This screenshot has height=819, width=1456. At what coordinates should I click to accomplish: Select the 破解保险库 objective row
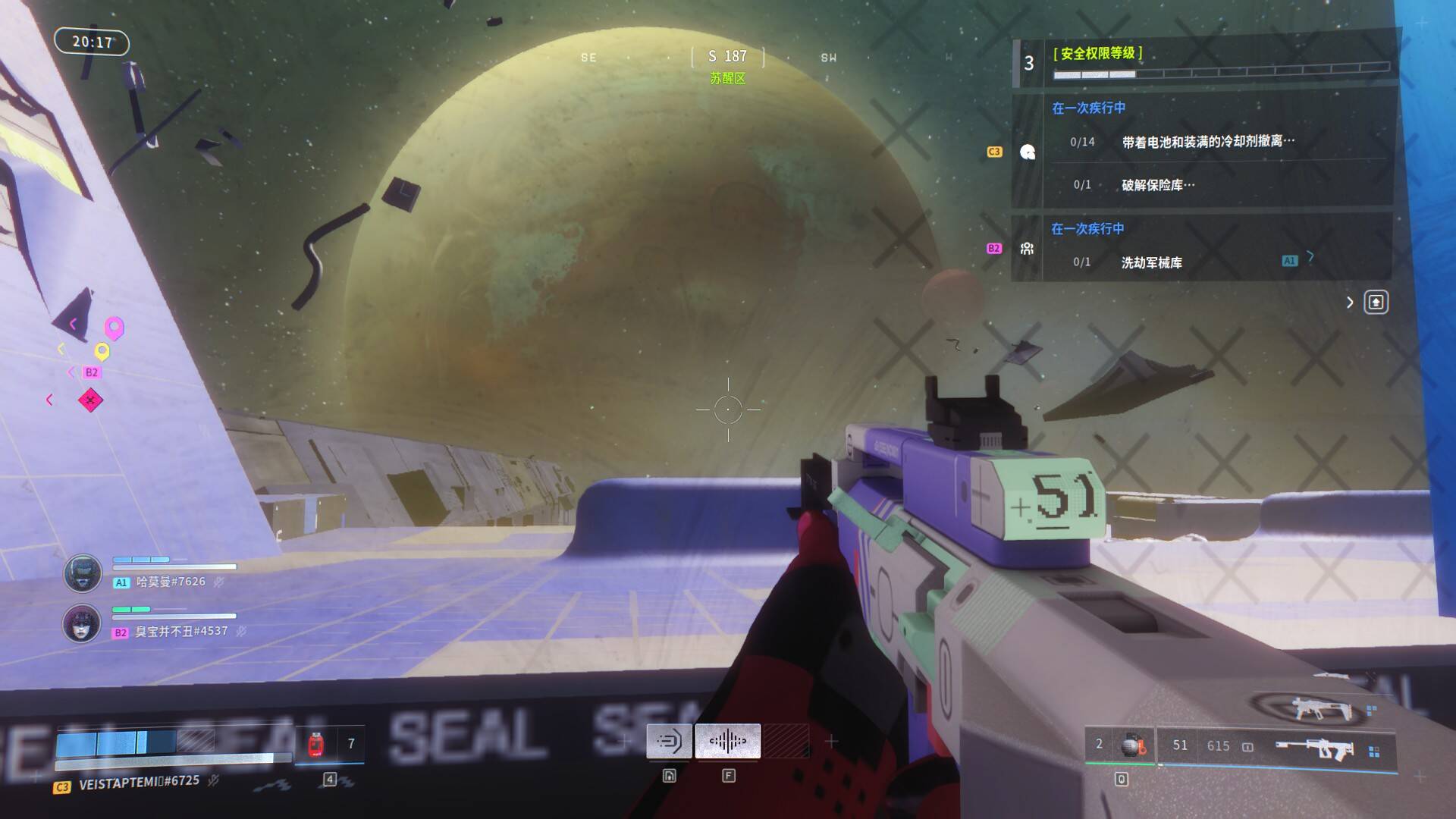1157,185
